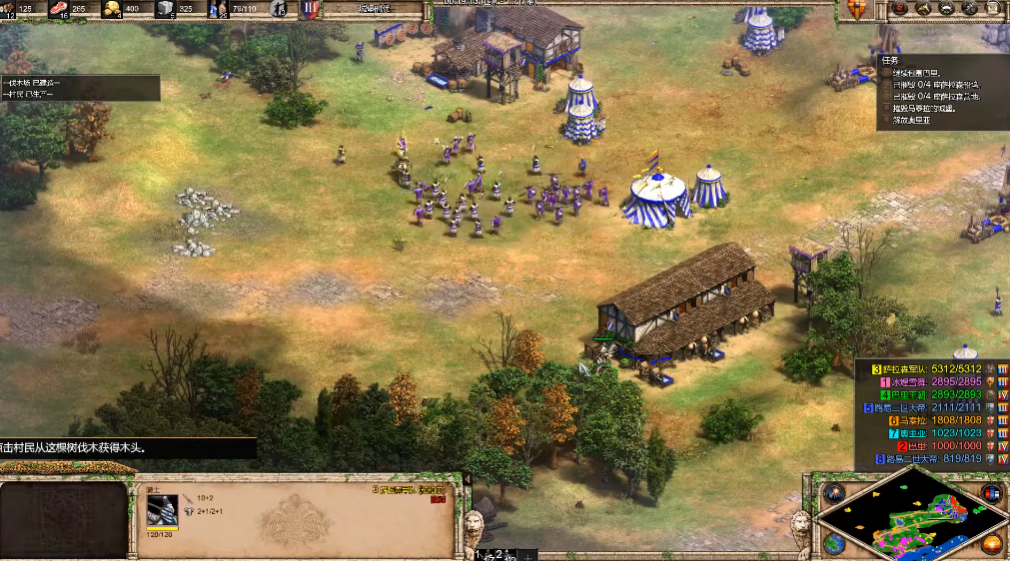1010x561 pixels.
Task: Click the civilization shield emblem
Action: 856,9
